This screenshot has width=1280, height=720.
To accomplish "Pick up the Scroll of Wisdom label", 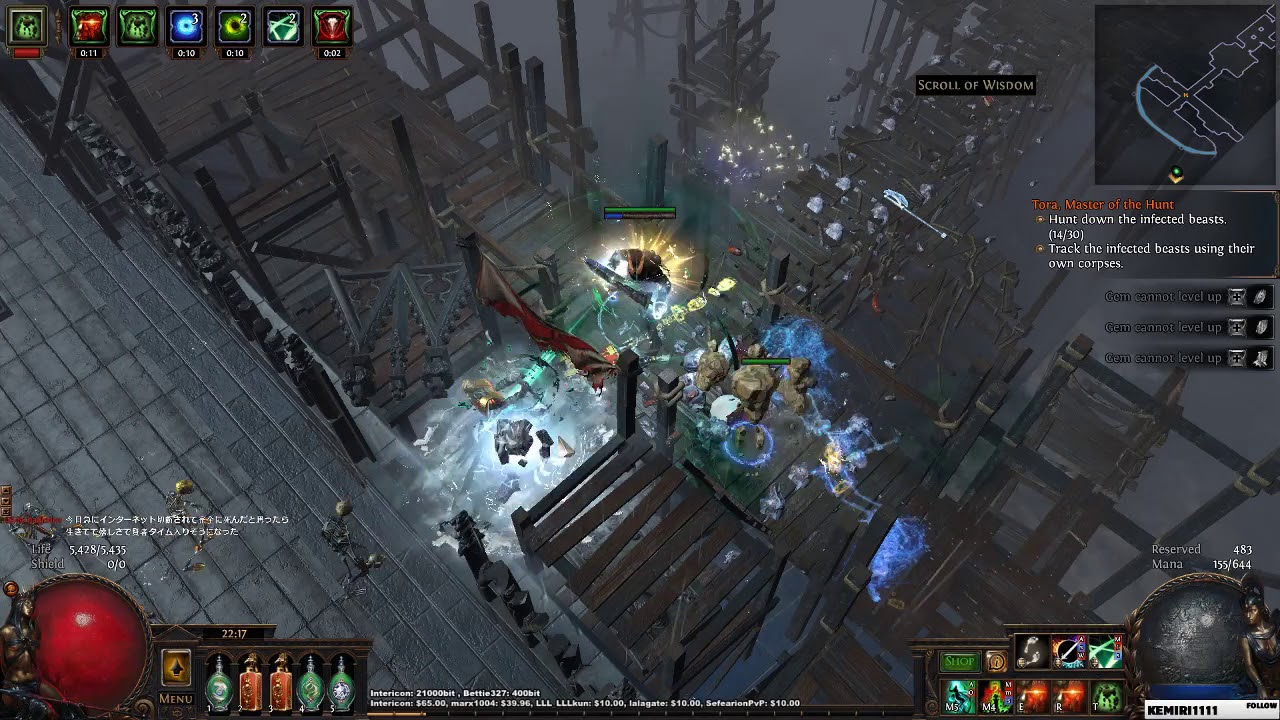I will [975, 85].
